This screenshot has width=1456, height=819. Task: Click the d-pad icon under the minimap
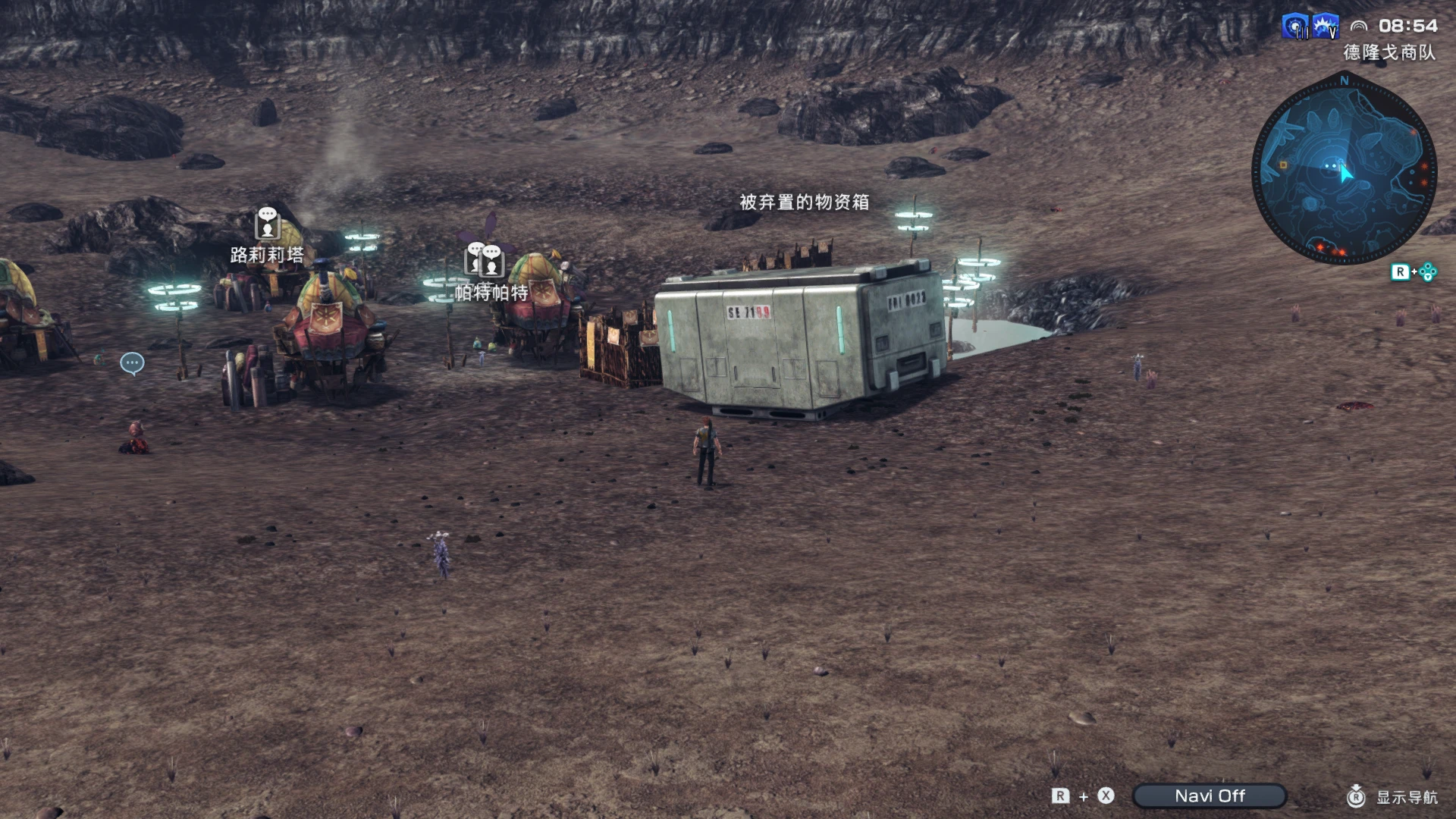1429,272
